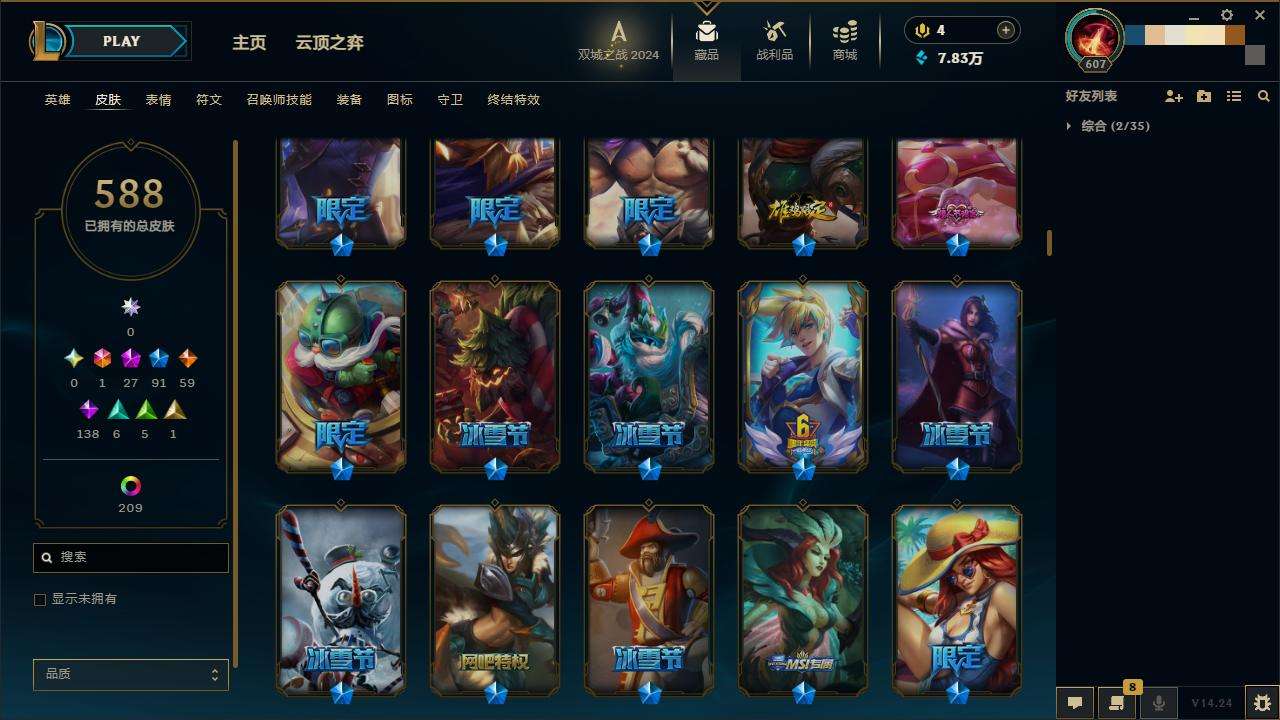1280x720 pixels.
Task: Switch to the 表情 emotes tab
Action: tap(158, 100)
